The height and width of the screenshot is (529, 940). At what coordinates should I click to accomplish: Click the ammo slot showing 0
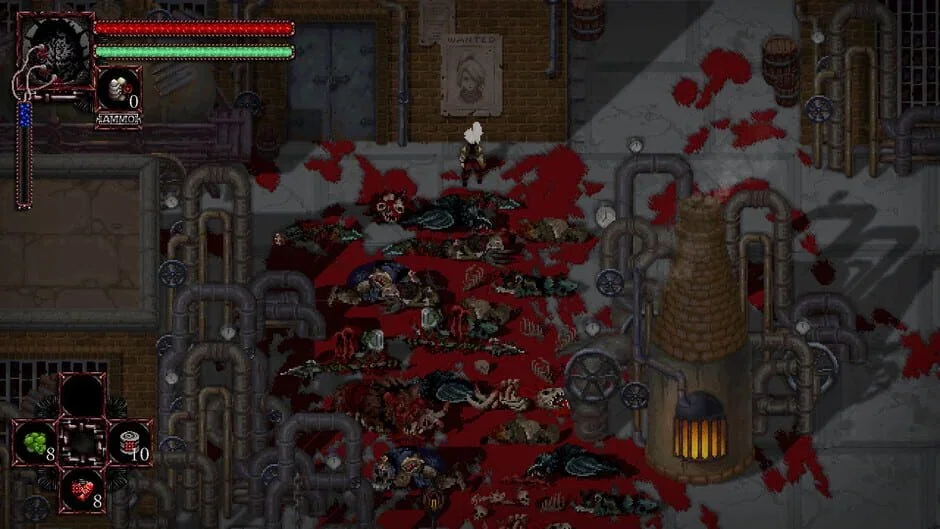119,89
